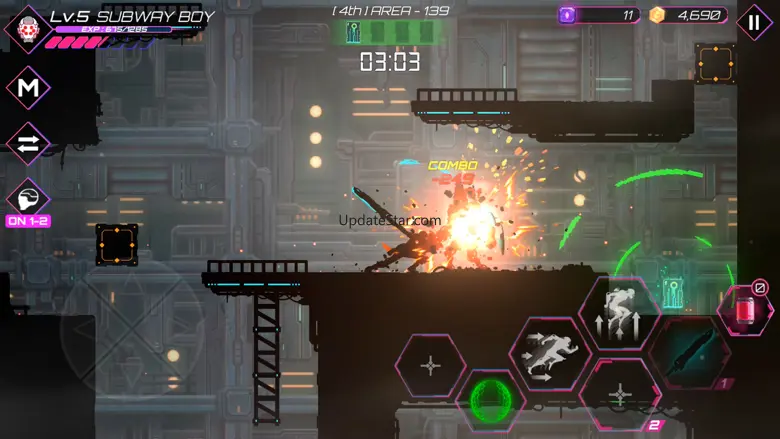The width and height of the screenshot is (780, 439).
Task: Open the map with the M button
Action: [x=28, y=88]
